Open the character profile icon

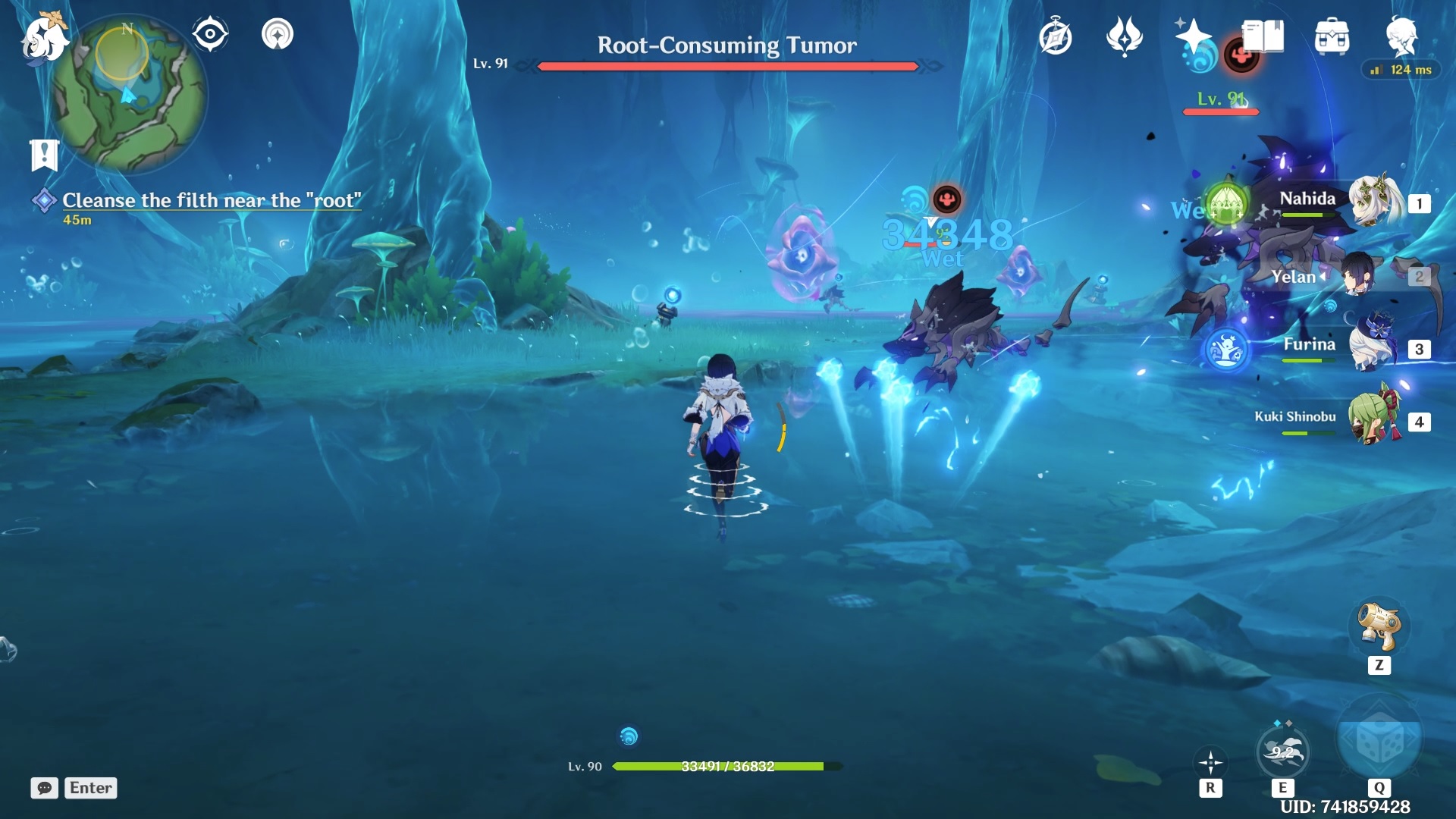click(1401, 35)
